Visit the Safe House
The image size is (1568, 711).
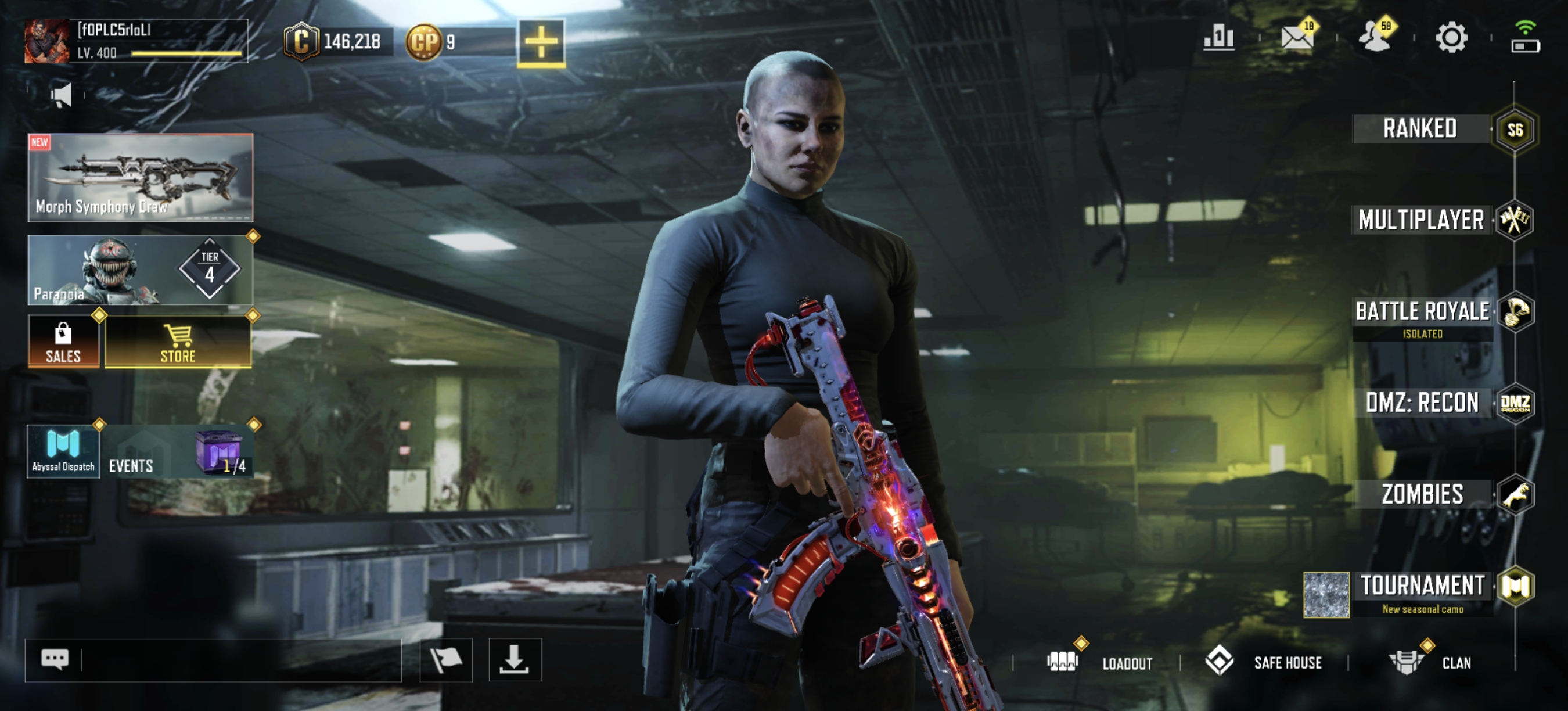pyautogui.click(x=1264, y=662)
